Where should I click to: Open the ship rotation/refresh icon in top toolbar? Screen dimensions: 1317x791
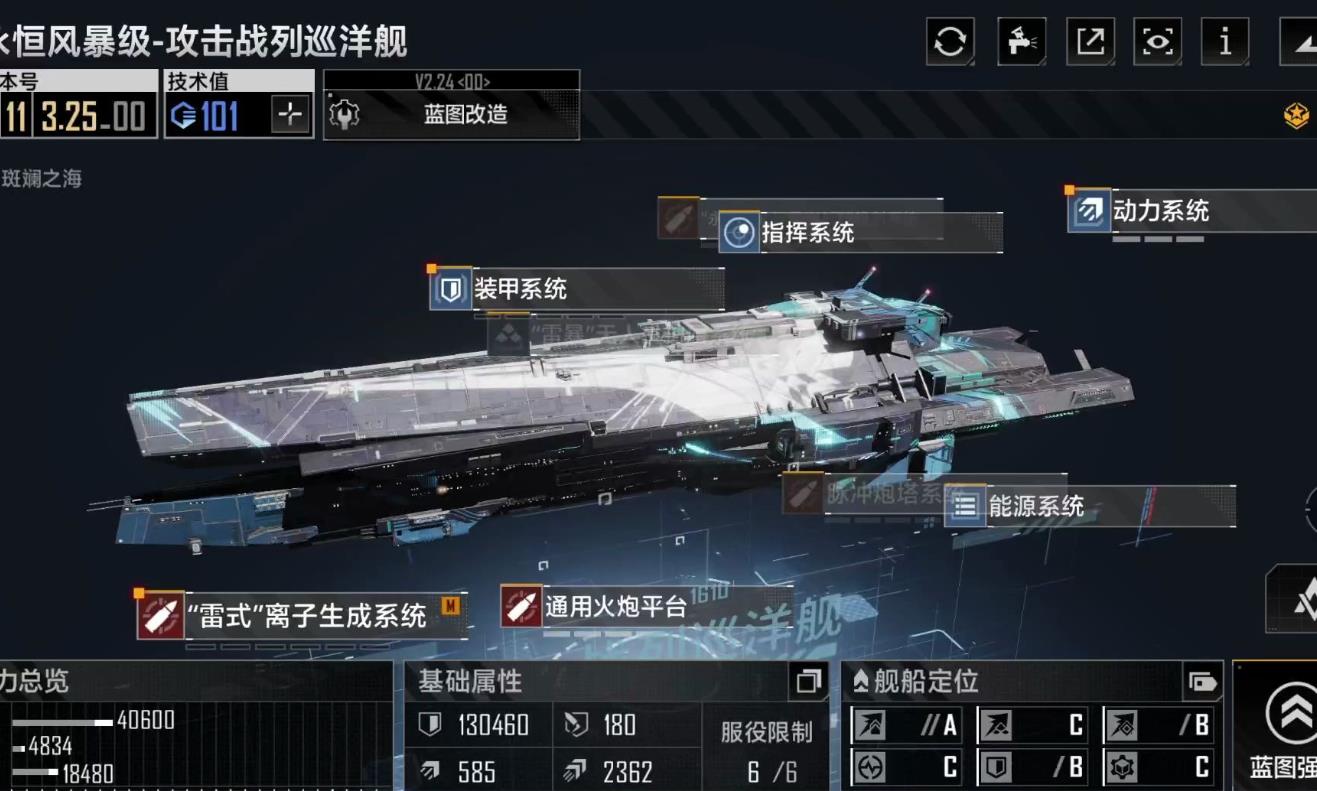pyautogui.click(x=948, y=40)
